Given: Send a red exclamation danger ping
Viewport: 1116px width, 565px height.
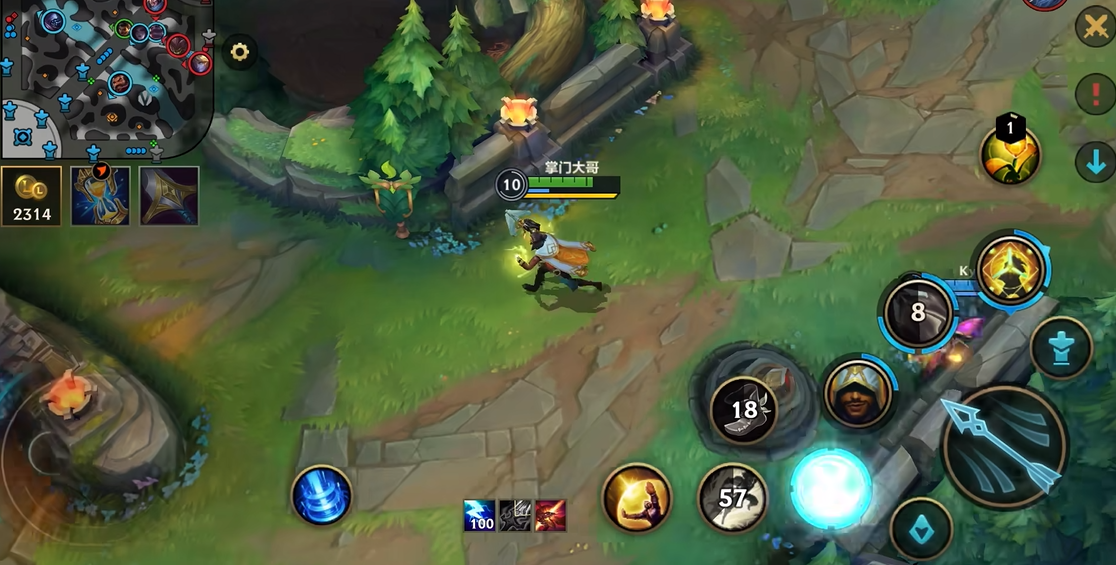Looking at the screenshot, I should pos(1096,93).
